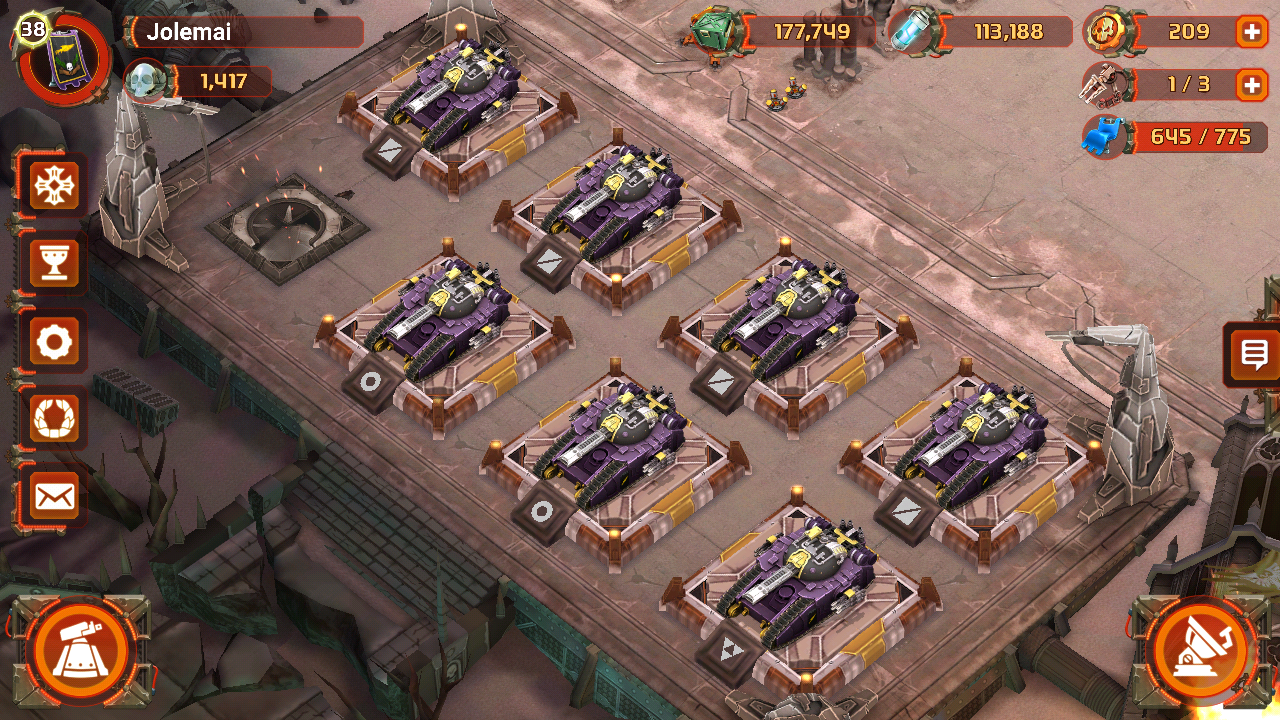Open the laurel wreath menu
Image resolution: width=1280 pixels, height=720 pixels.
coord(54,419)
